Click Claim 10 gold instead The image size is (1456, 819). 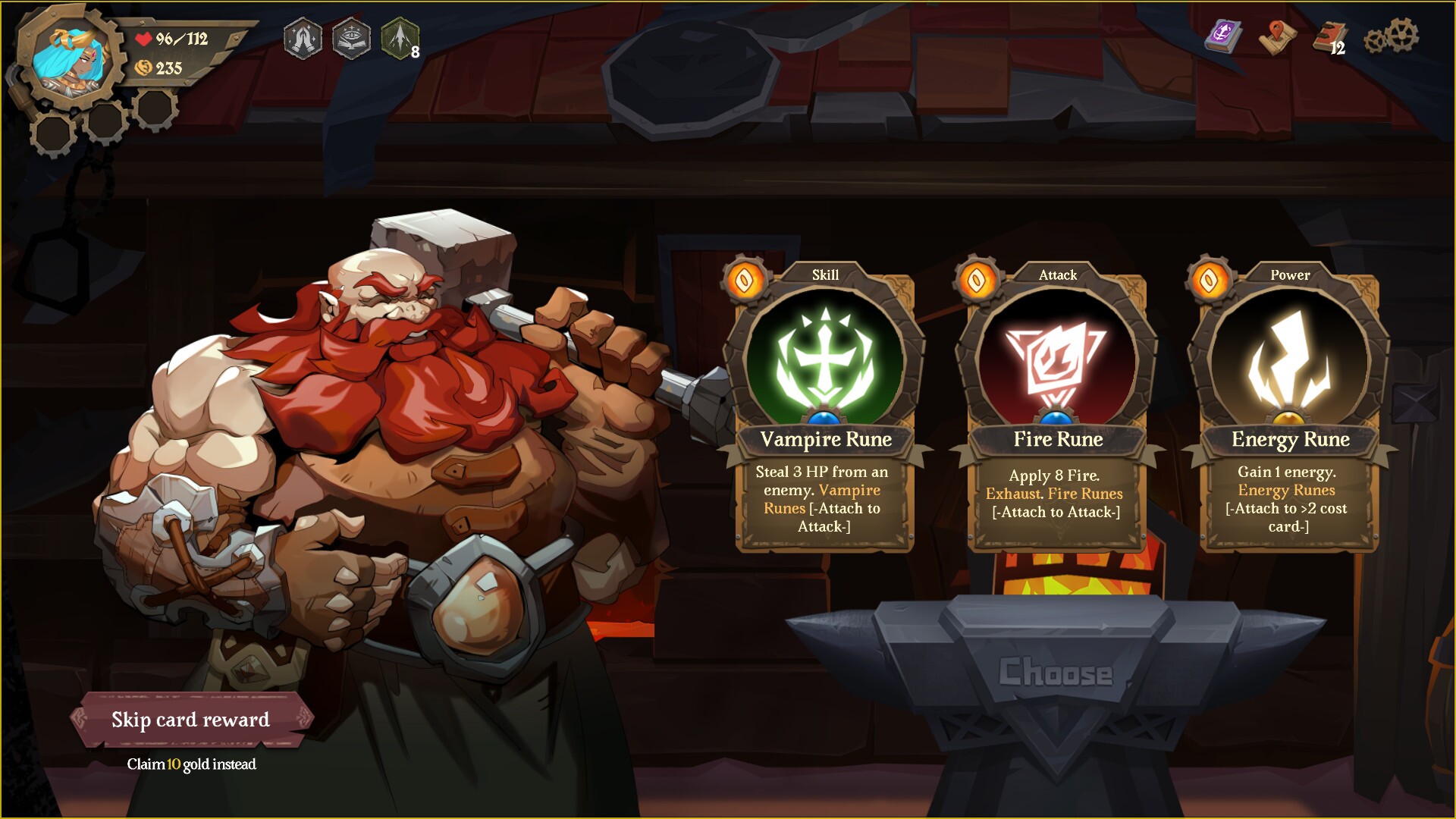tap(190, 765)
